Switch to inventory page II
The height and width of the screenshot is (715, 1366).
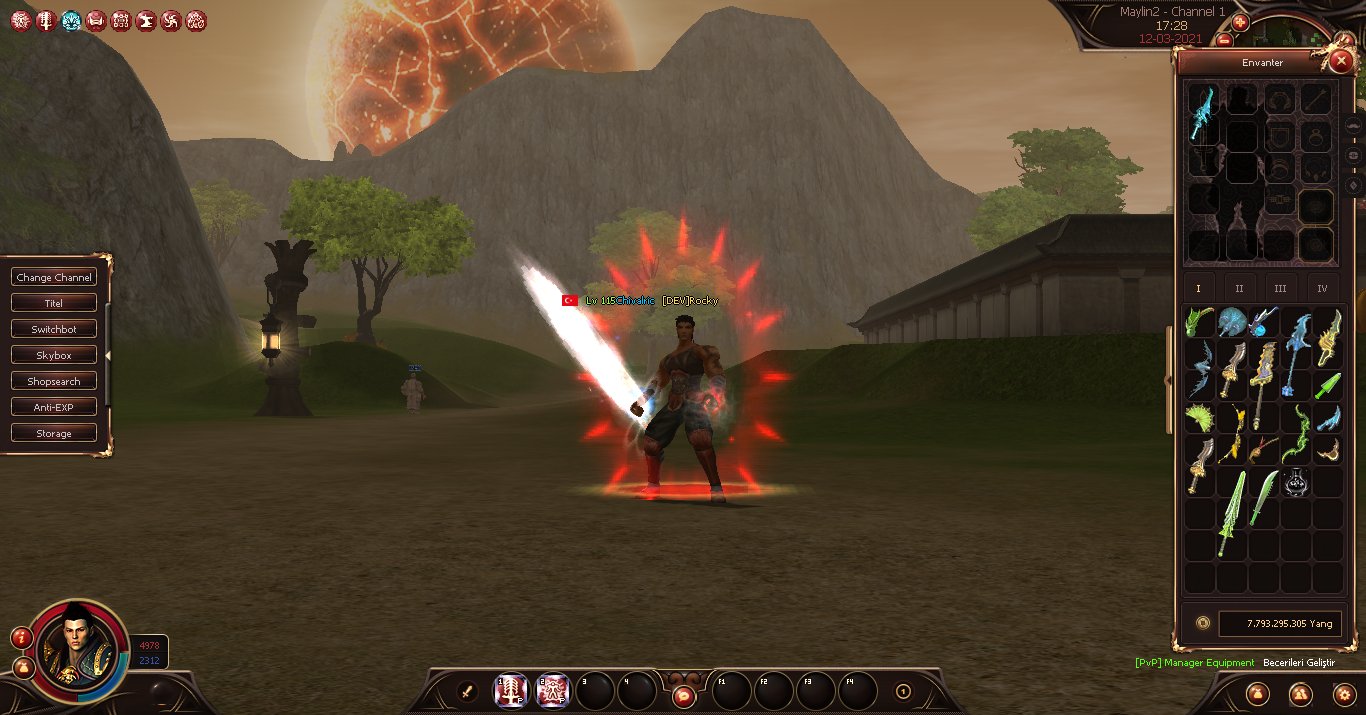point(1239,288)
